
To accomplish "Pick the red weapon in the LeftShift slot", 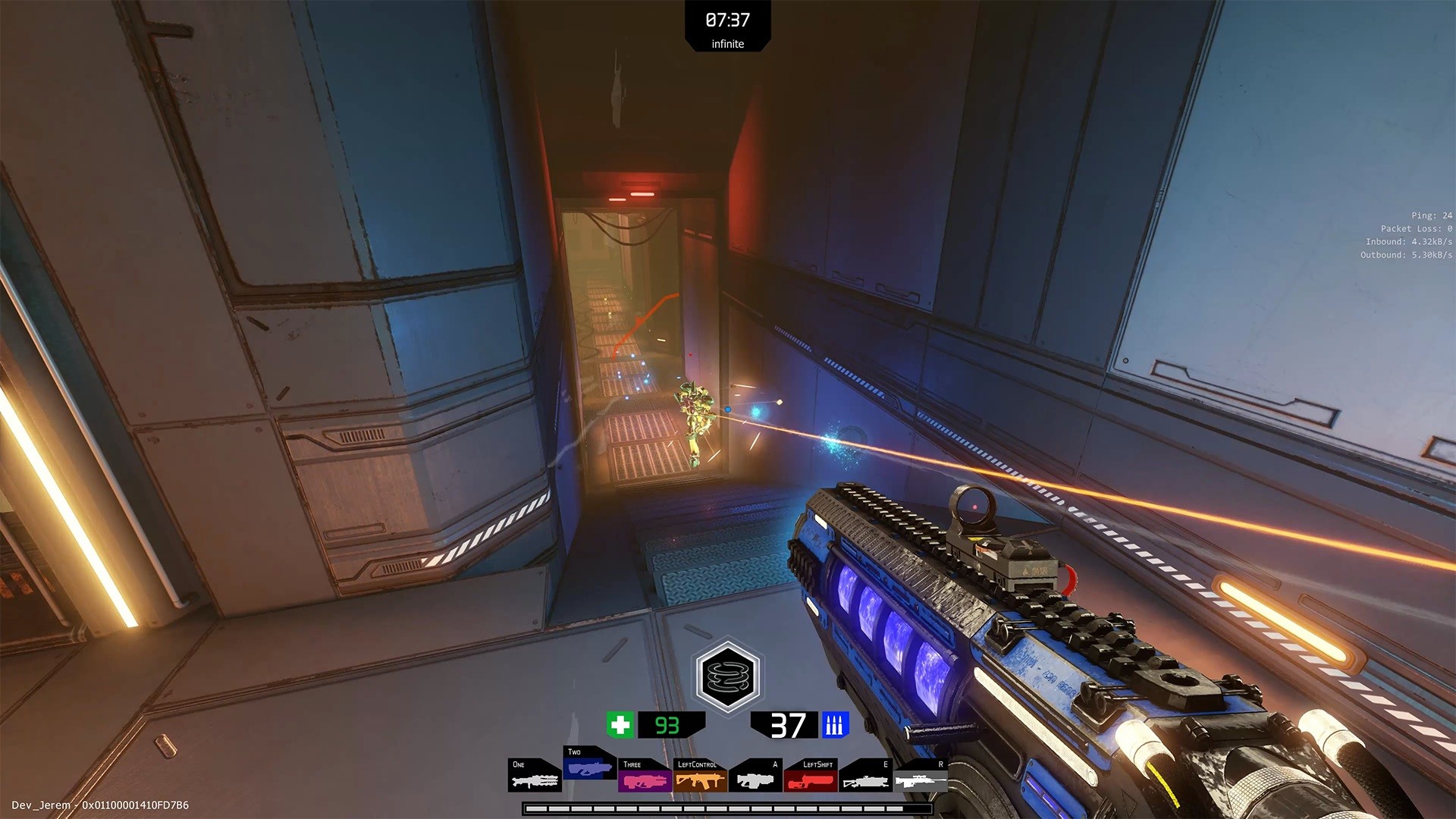I will click(810, 776).
